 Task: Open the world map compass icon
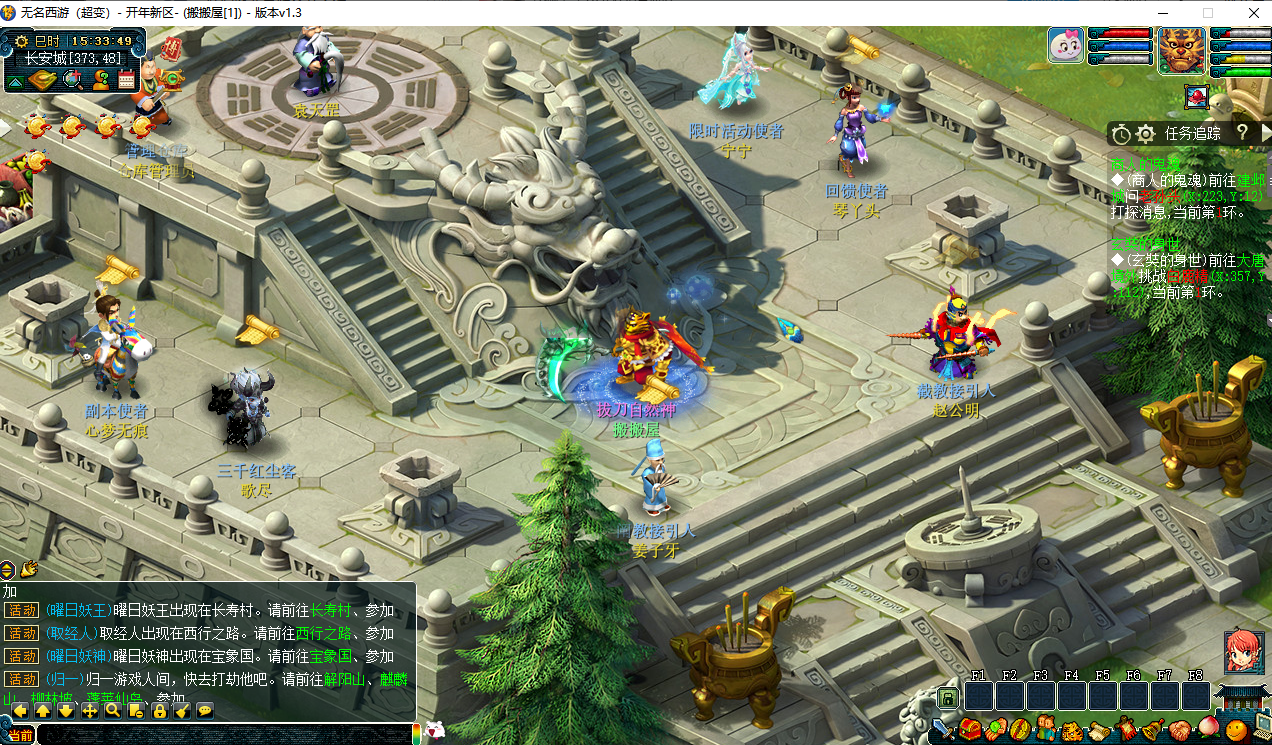click(x=42, y=81)
